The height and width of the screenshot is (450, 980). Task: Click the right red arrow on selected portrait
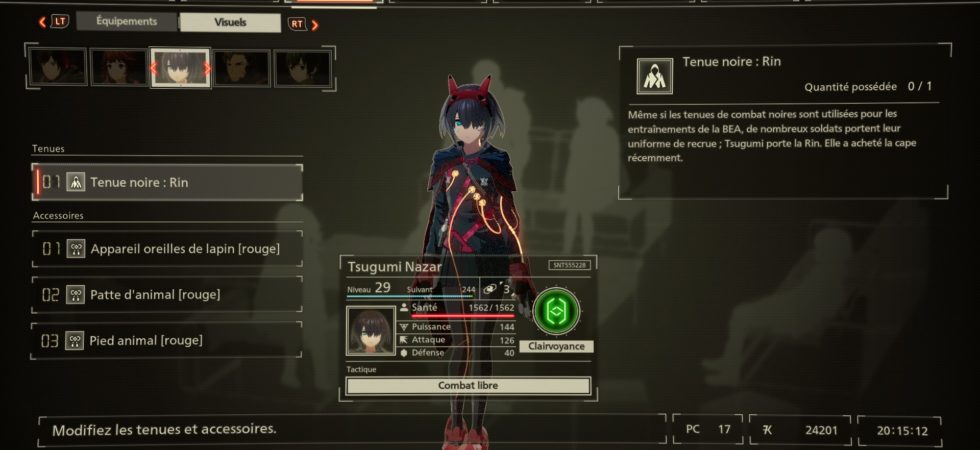[x=207, y=69]
